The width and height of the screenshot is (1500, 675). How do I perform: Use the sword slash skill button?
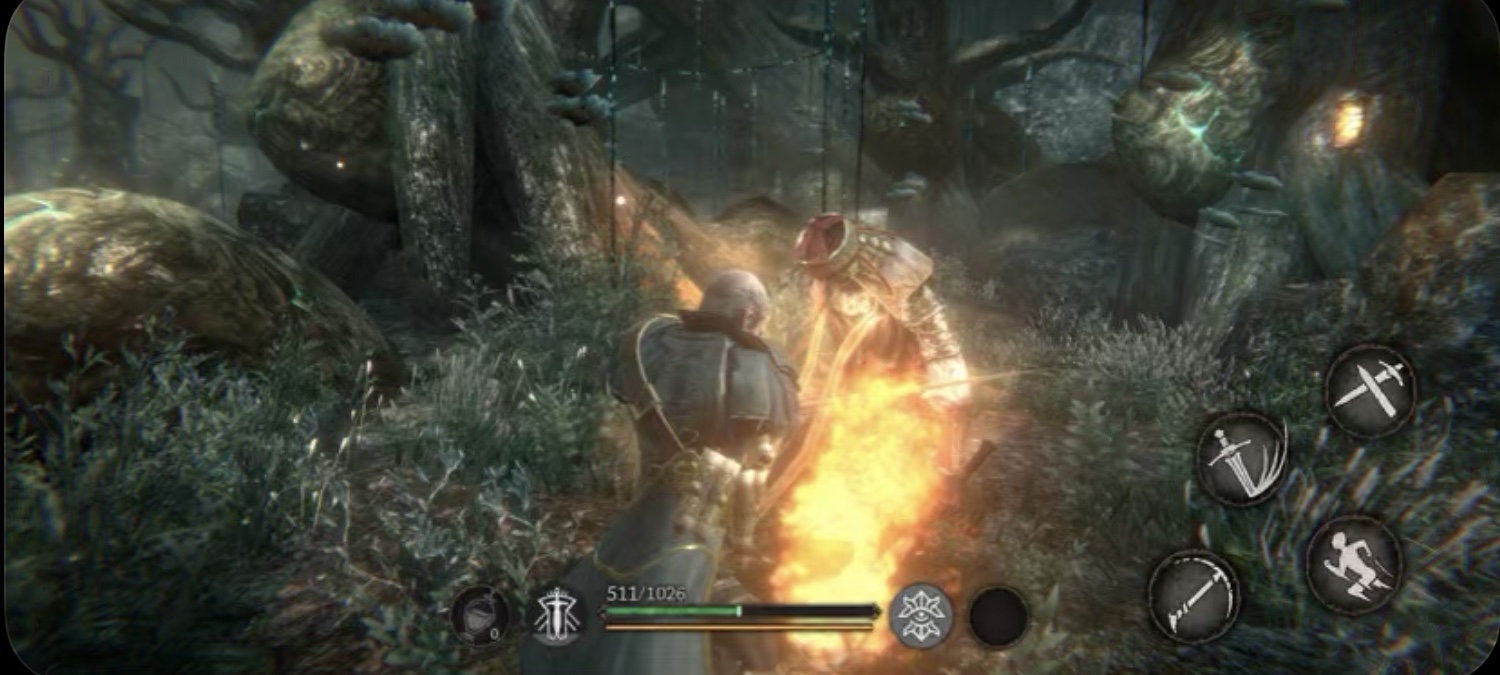(1242, 459)
